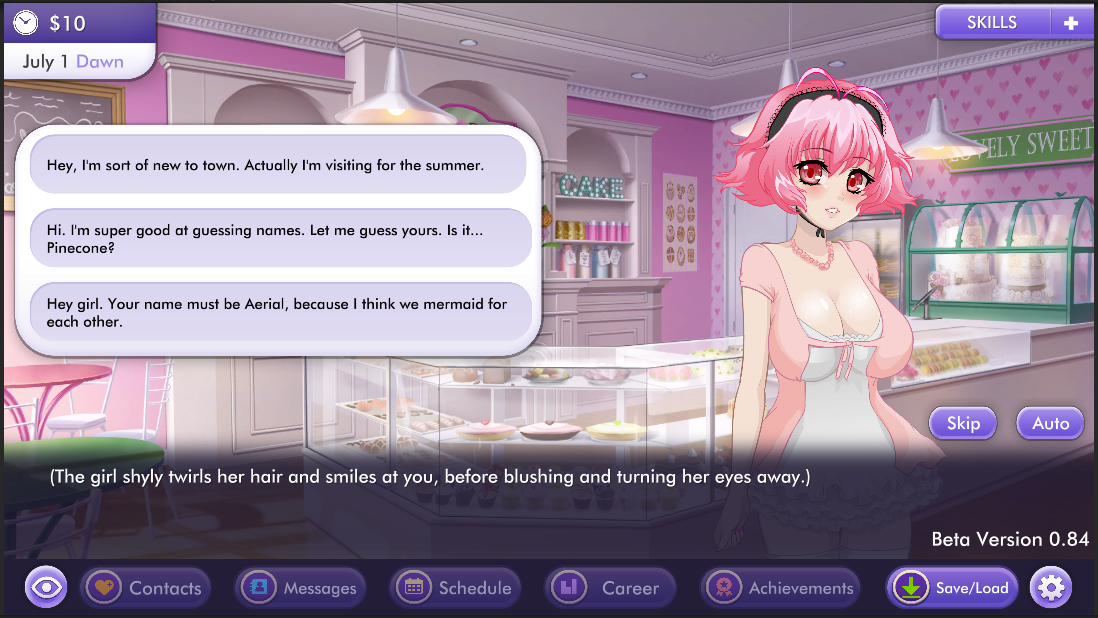The image size is (1098, 618).
Task: Pick the Aerial mermaid pickup line
Action: pos(280,312)
